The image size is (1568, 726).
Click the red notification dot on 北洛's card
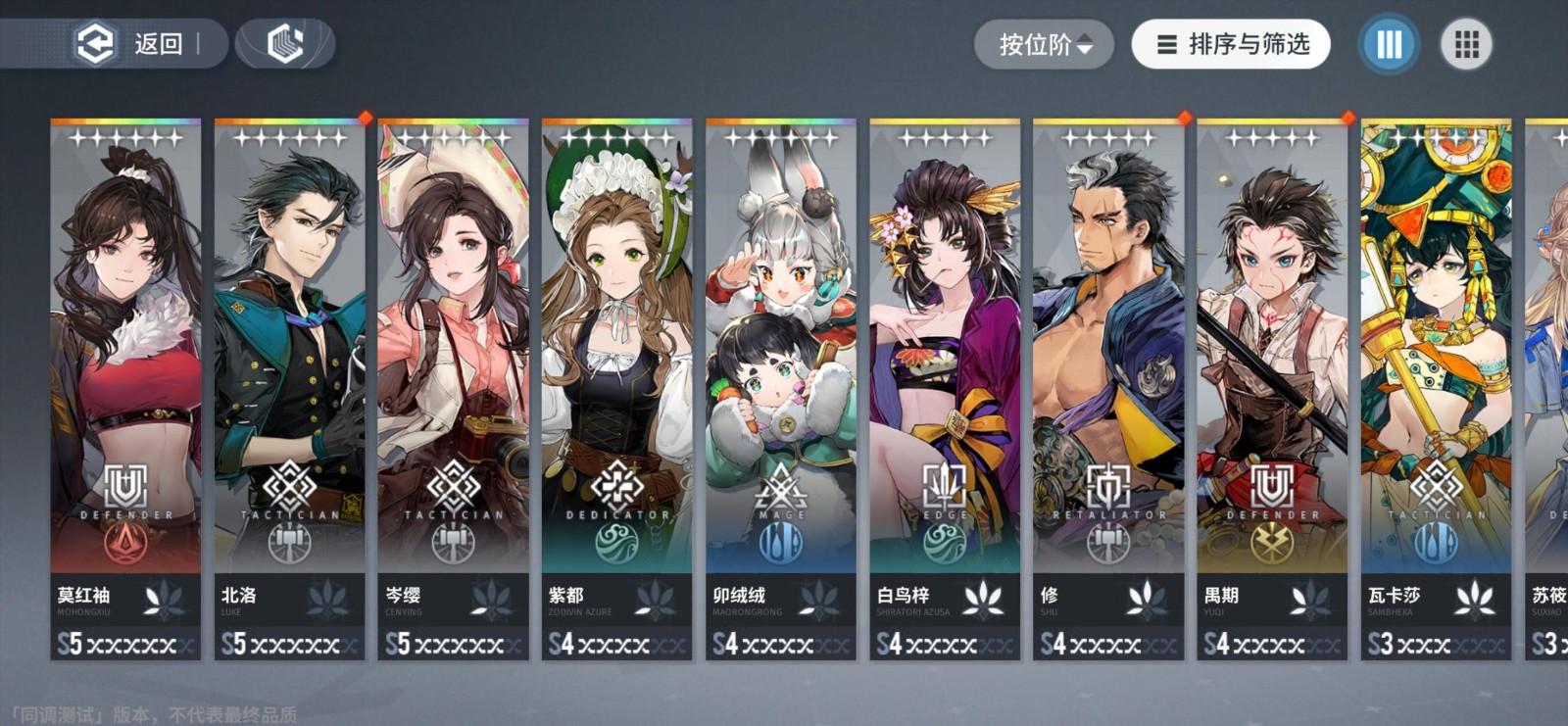coord(367,117)
